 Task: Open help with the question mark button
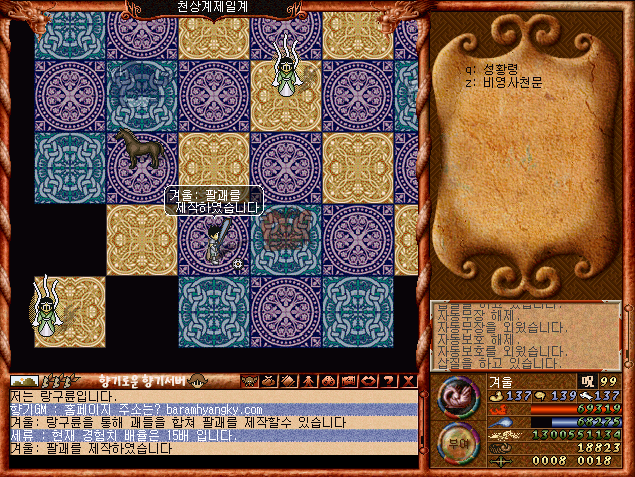pos(389,381)
